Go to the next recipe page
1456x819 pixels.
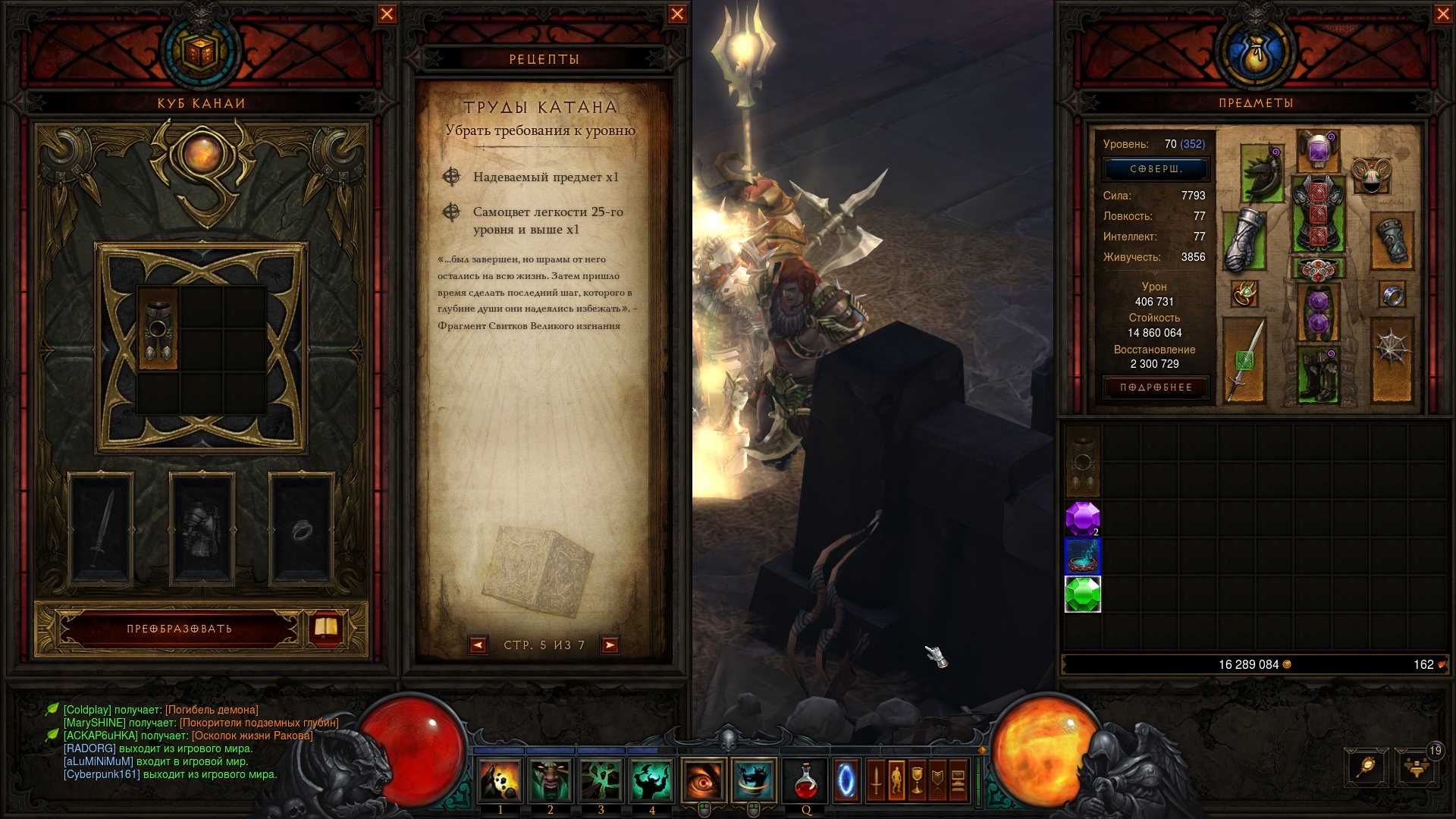click(610, 645)
